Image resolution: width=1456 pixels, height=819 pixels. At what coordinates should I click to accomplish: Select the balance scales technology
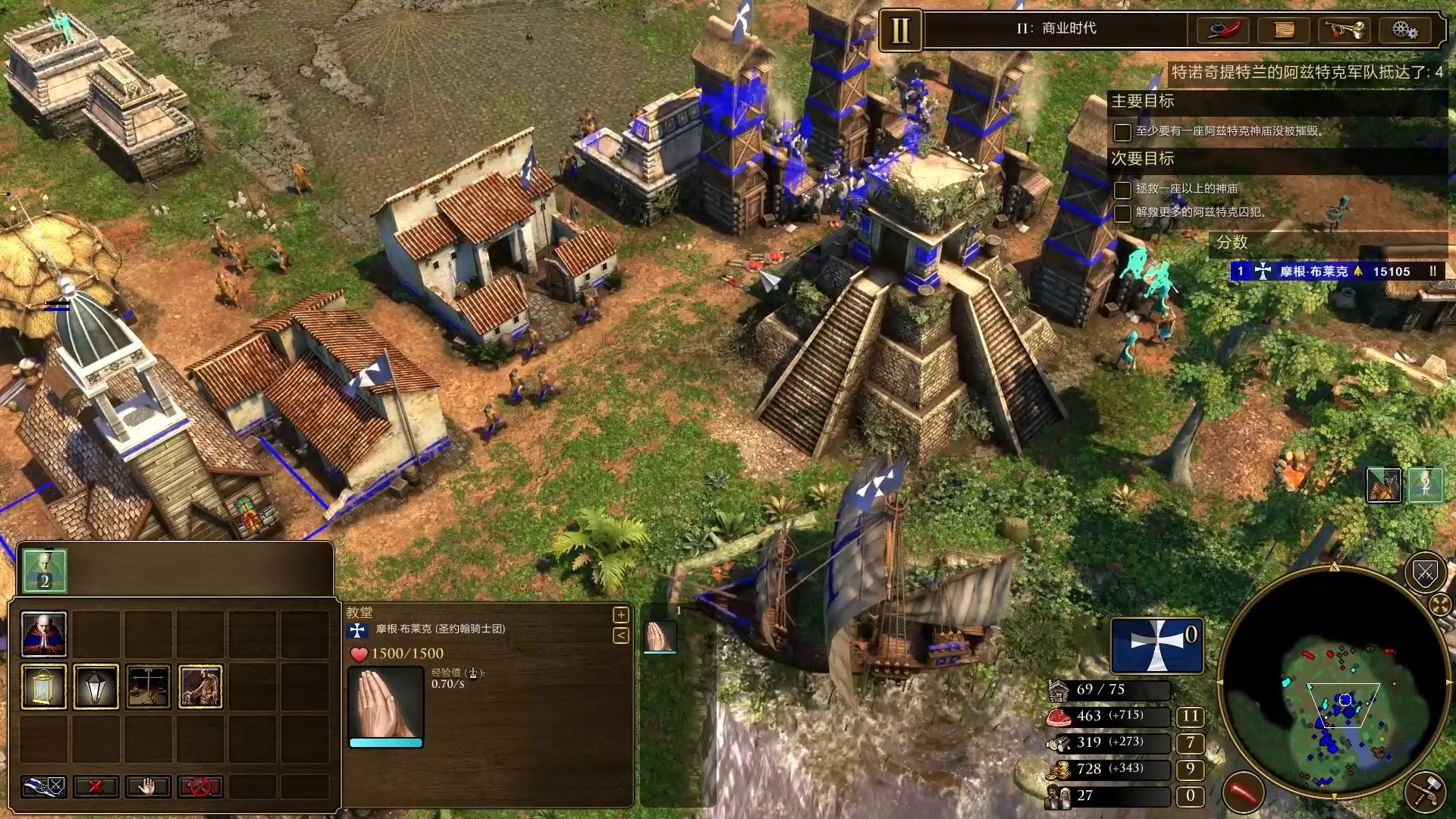coord(149,686)
